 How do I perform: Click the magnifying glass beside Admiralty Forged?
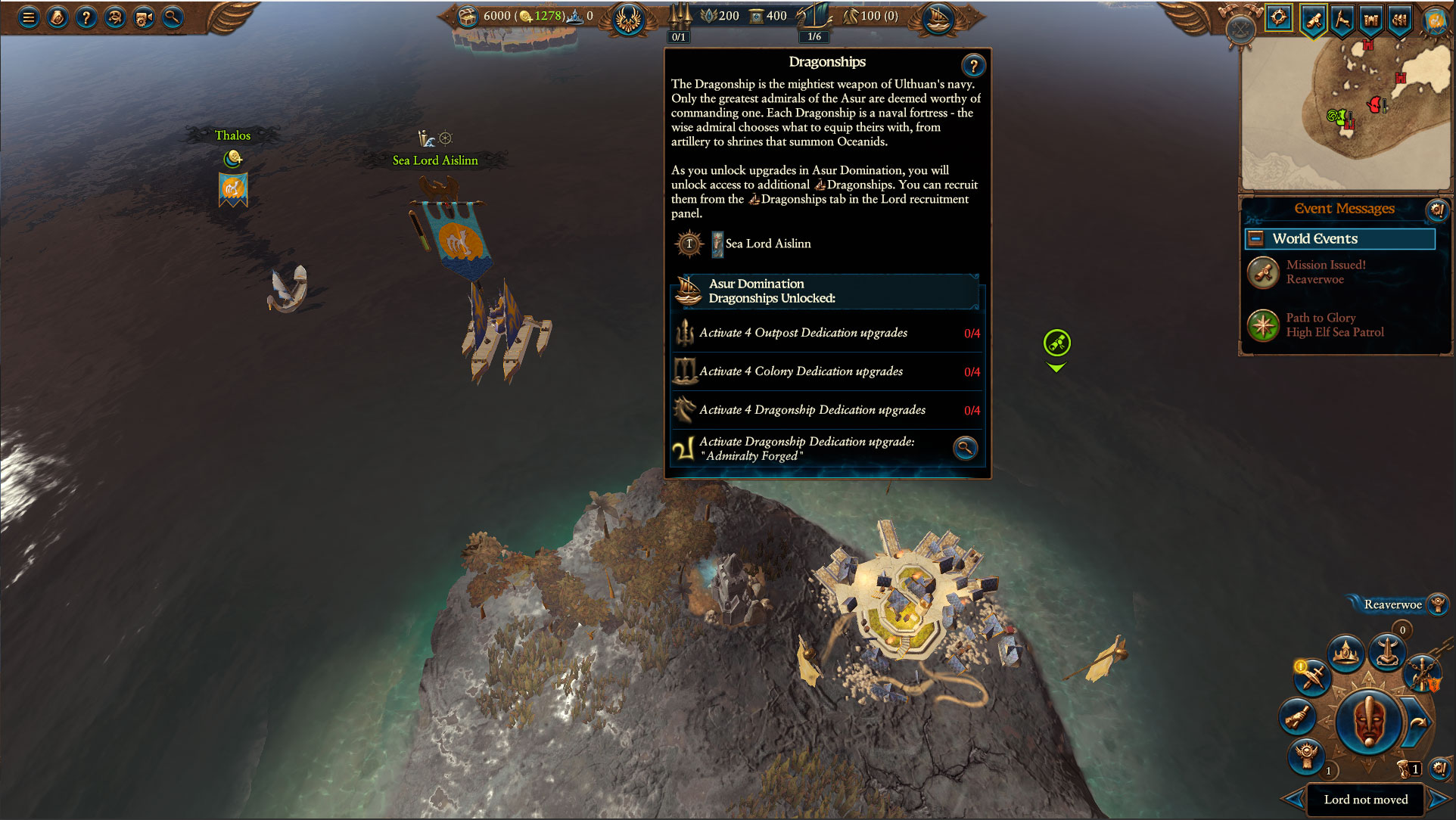click(x=965, y=449)
